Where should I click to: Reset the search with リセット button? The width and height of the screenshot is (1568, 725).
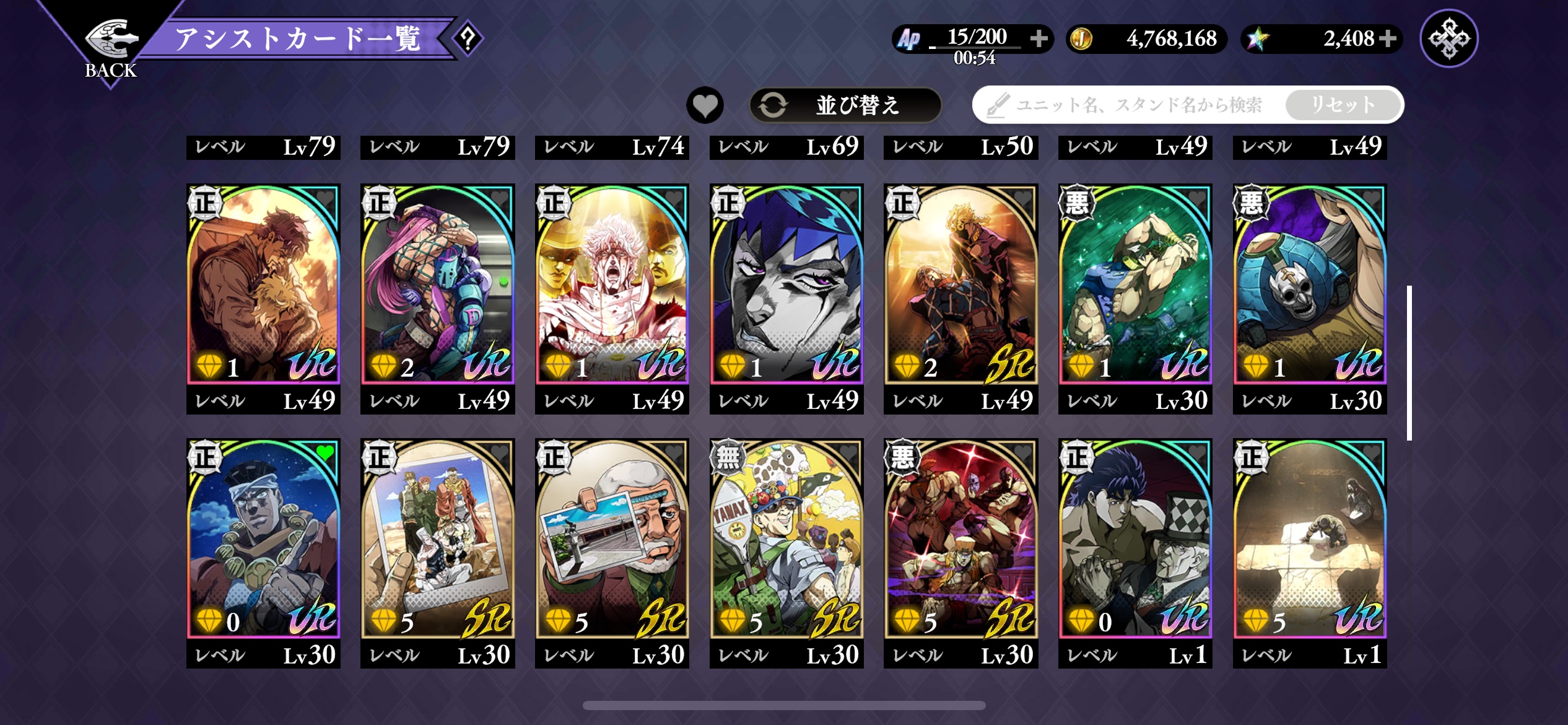[x=1343, y=105]
